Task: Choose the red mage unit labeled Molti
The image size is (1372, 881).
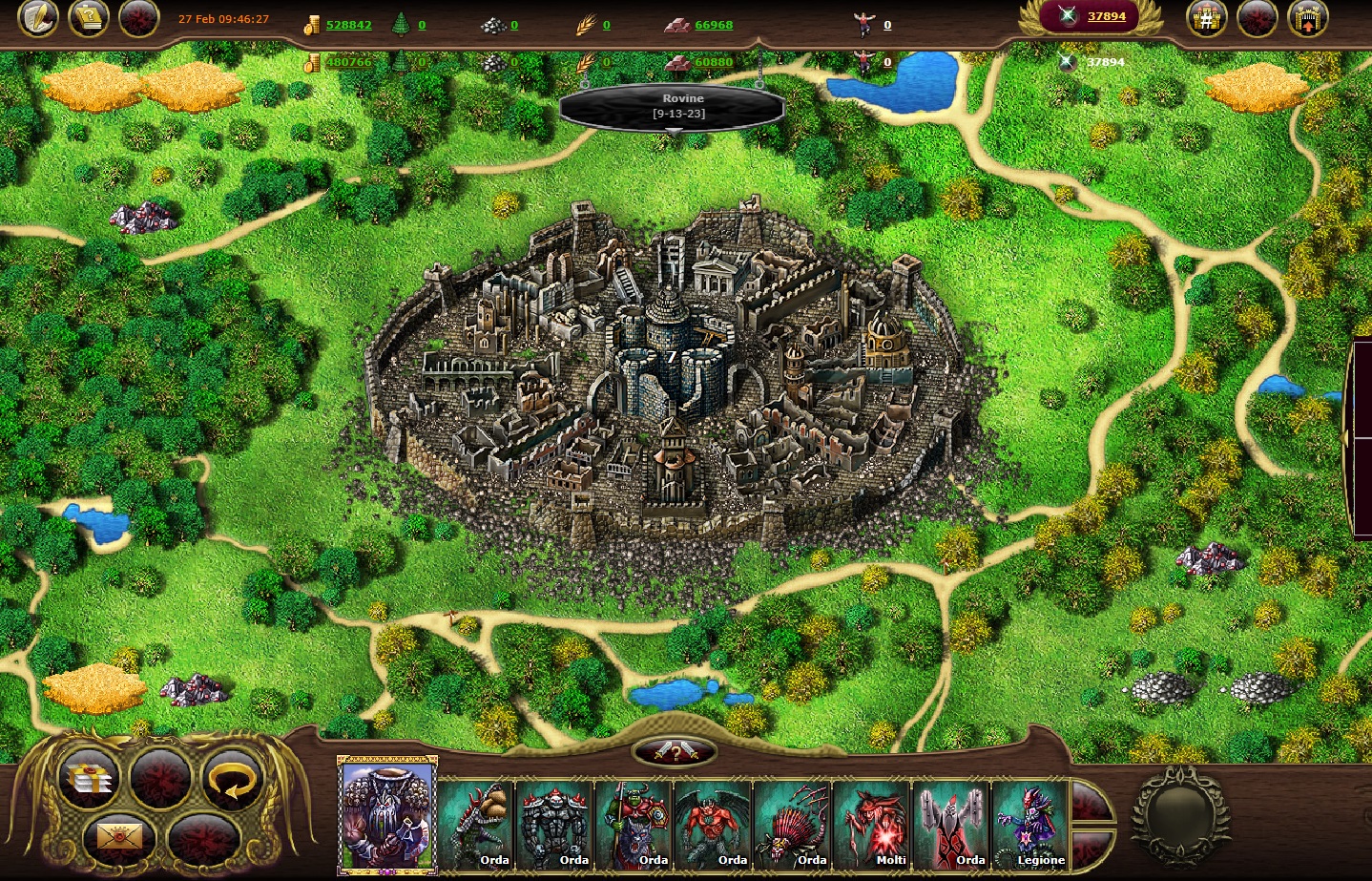Action: pyautogui.click(x=872, y=824)
